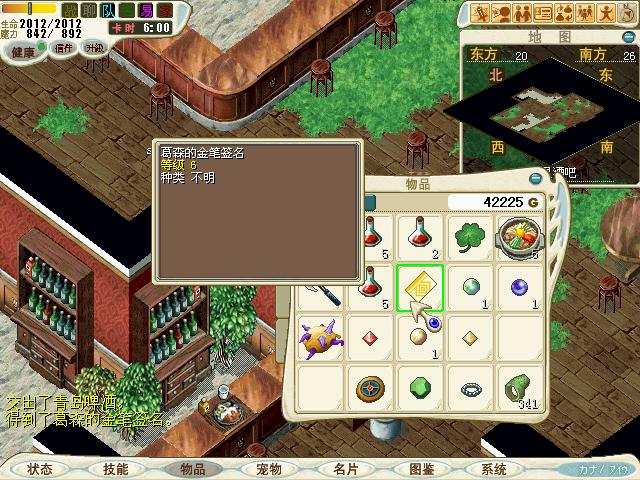The width and height of the screenshot is (640, 480).
Task: Open the 信件 mail button
Action: point(64,47)
